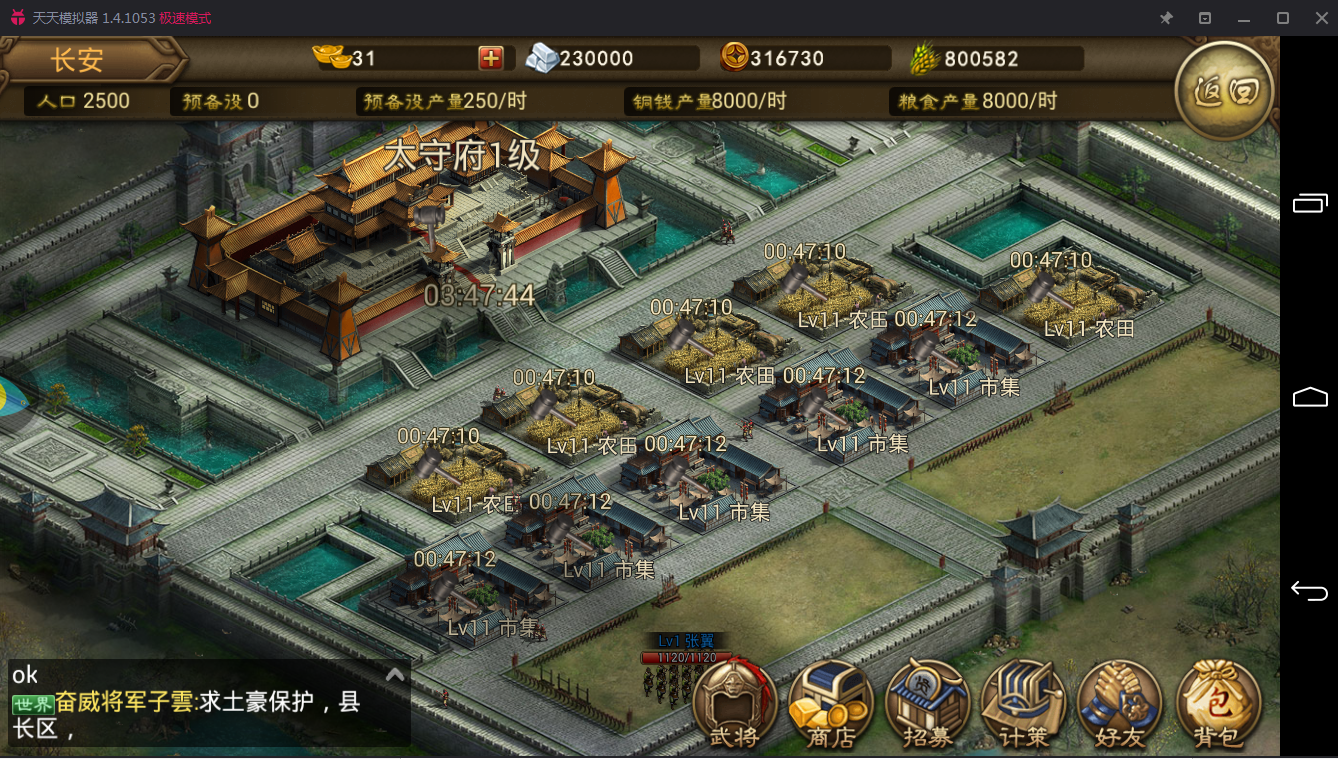Open the 商店 (shop) menu
Viewport: 1338px width, 759px height.
point(830,705)
